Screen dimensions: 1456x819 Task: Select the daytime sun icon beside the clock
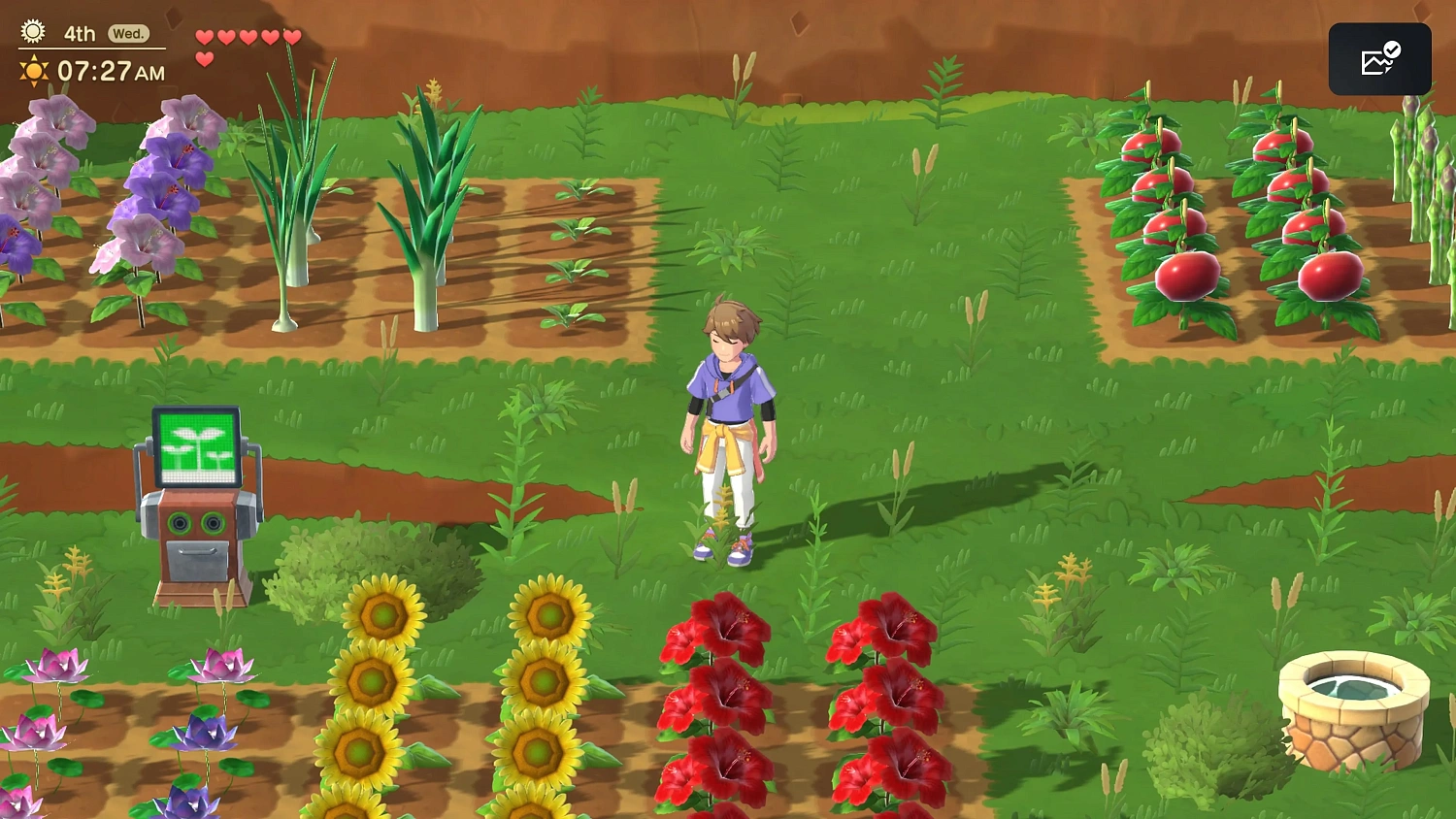32,71
